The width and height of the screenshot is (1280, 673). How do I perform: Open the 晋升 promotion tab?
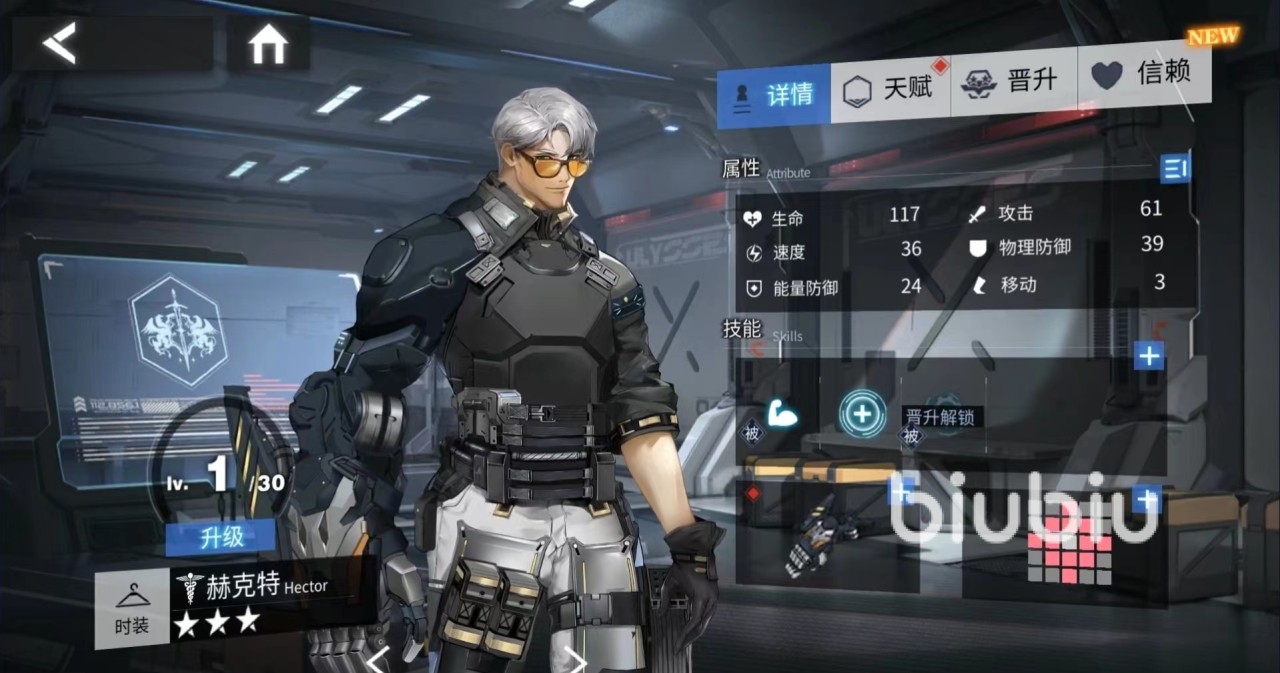pos(1010,82)
